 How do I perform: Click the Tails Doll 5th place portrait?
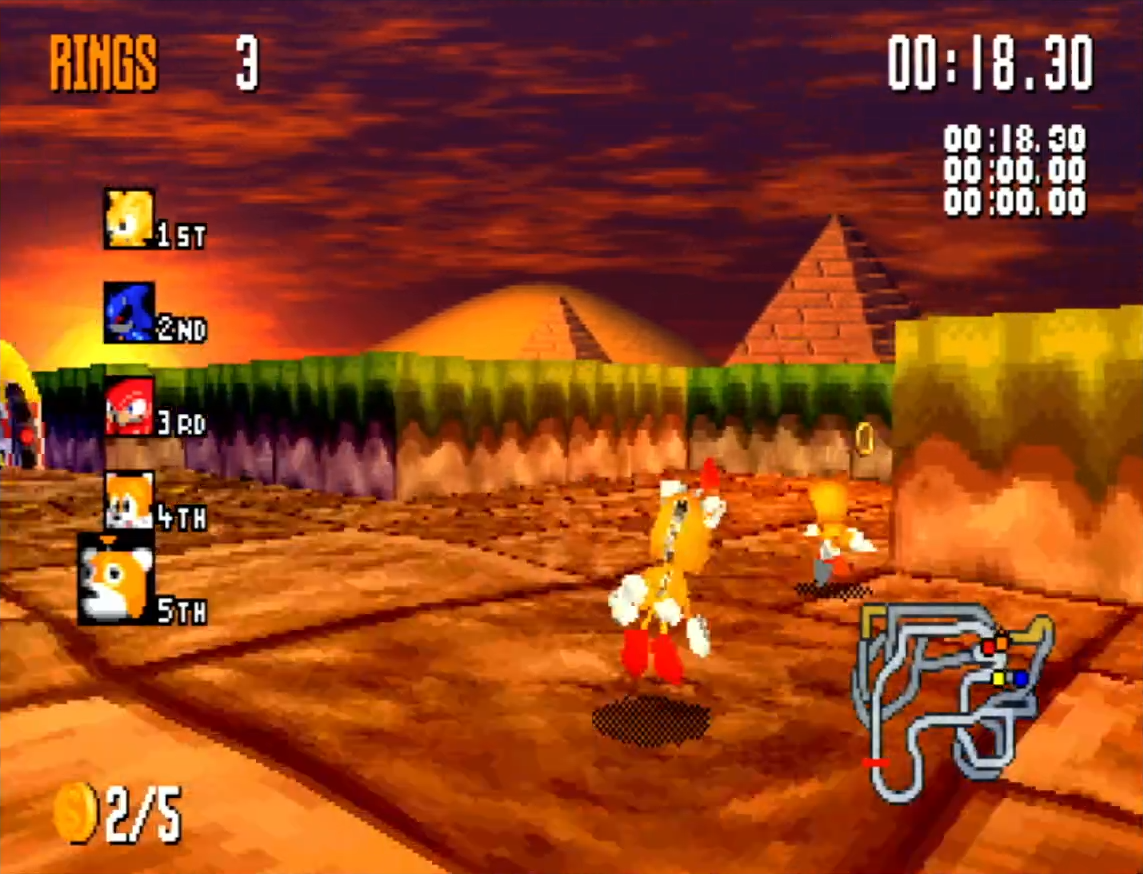116,583
